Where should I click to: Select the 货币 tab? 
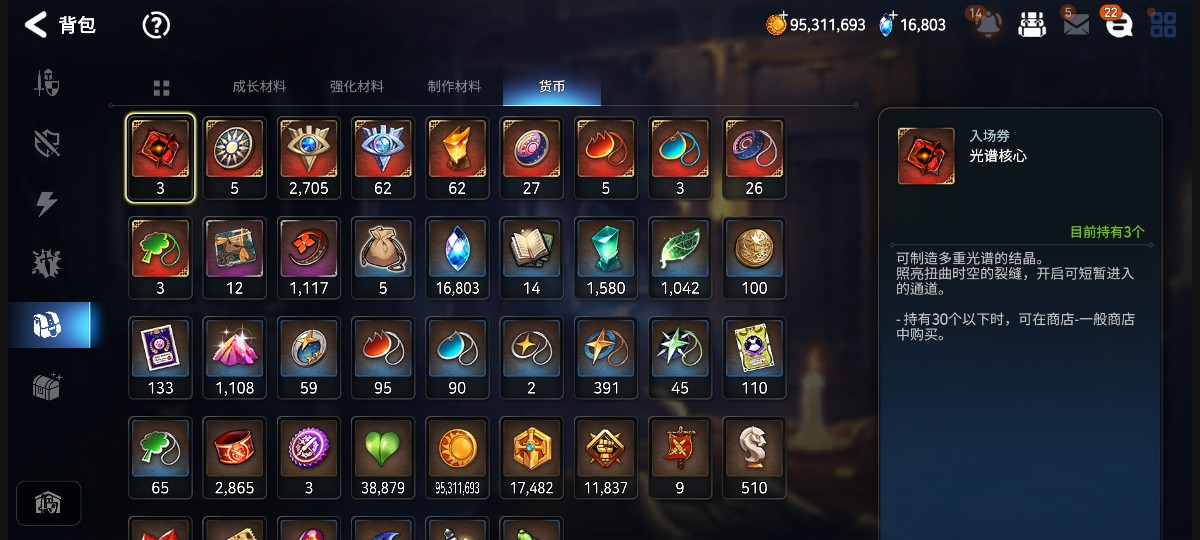pyautogui.click(x=552, y=87)
